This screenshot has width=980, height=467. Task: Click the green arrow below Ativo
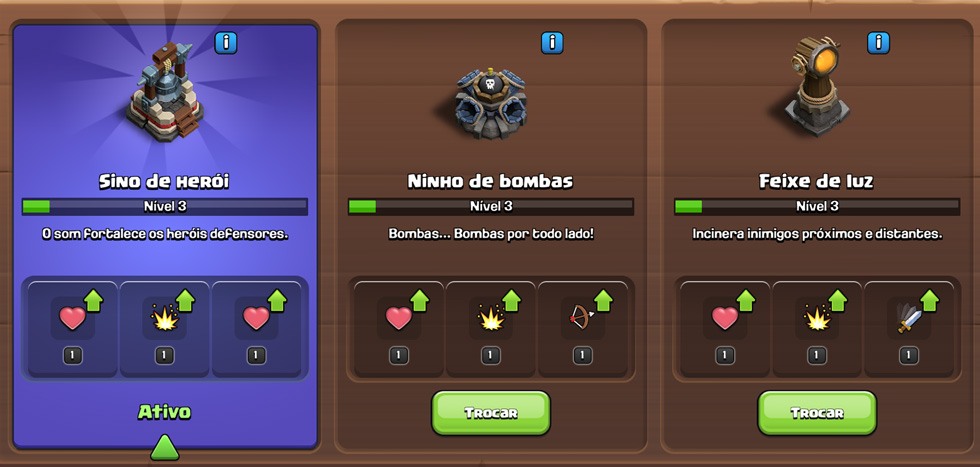(165, 447)
